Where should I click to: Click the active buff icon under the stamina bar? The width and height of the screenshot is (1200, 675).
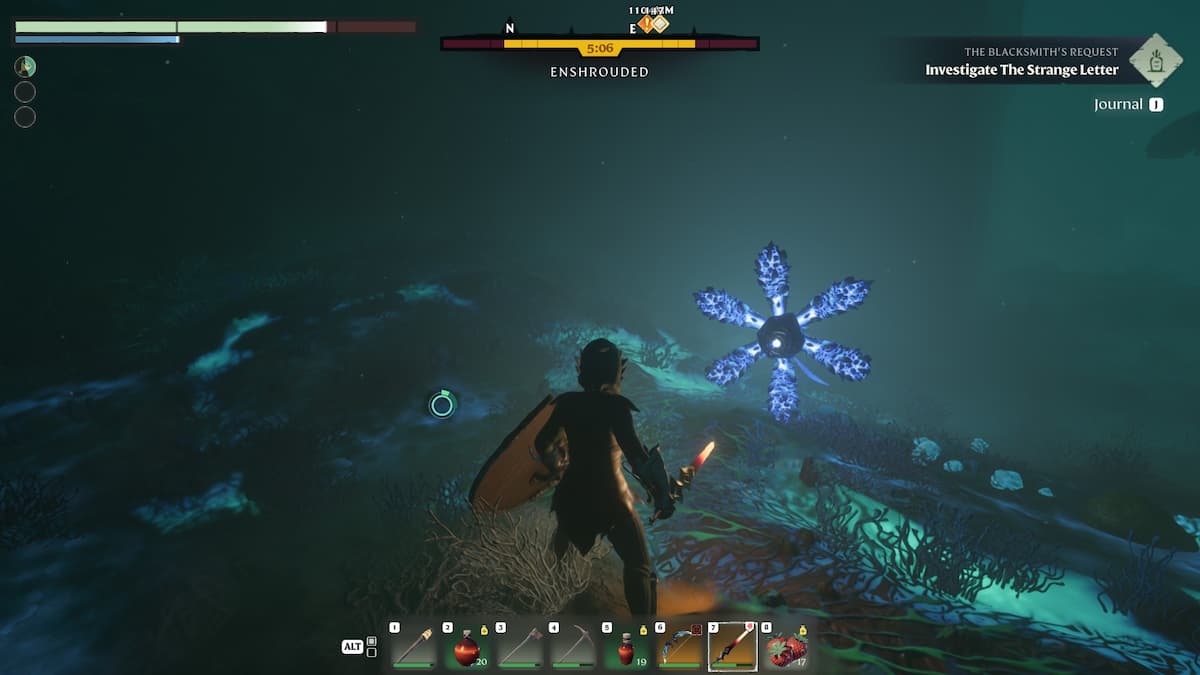pos(25,67)
